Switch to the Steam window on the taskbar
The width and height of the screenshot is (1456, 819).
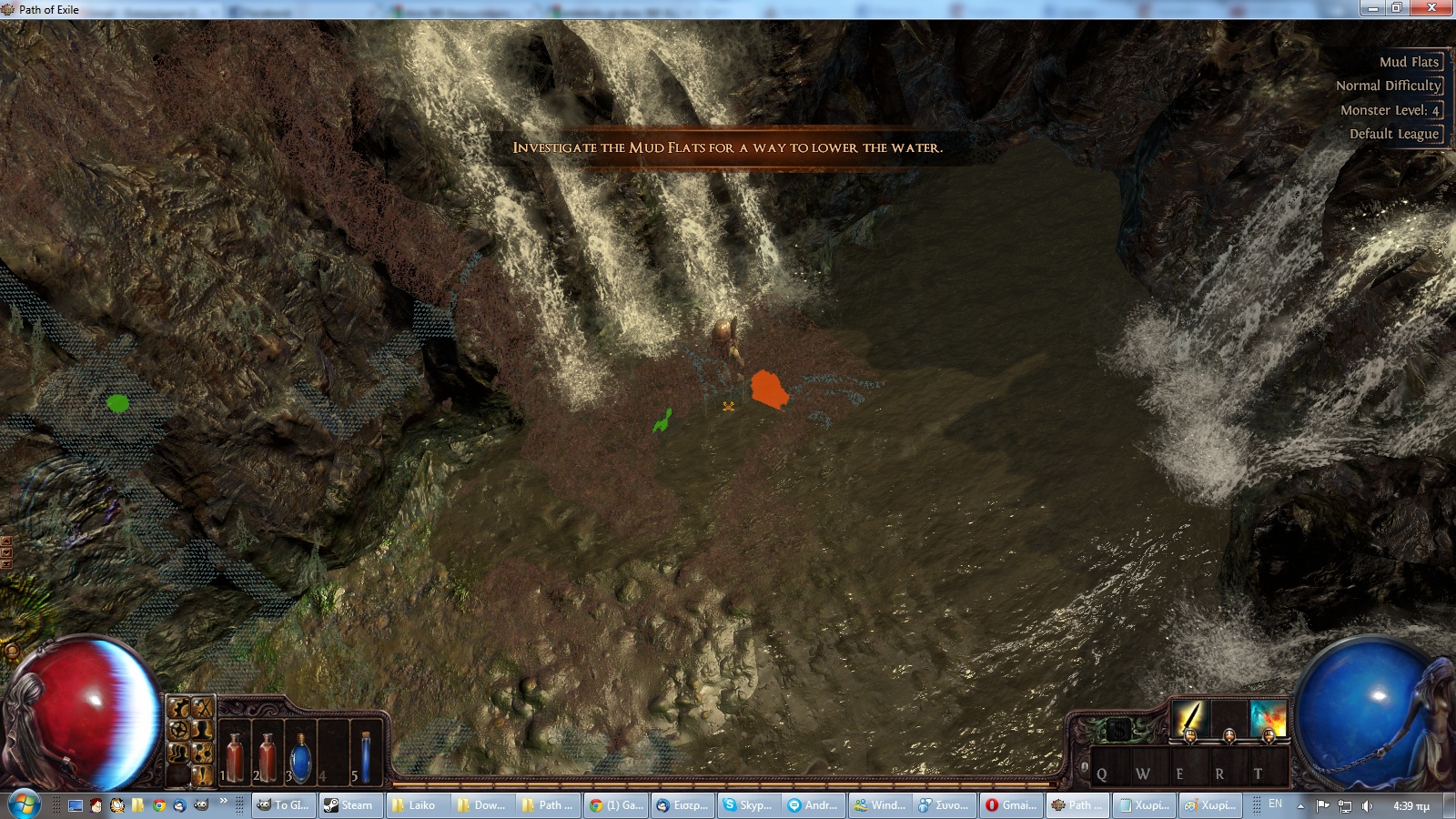coord(353,805)
